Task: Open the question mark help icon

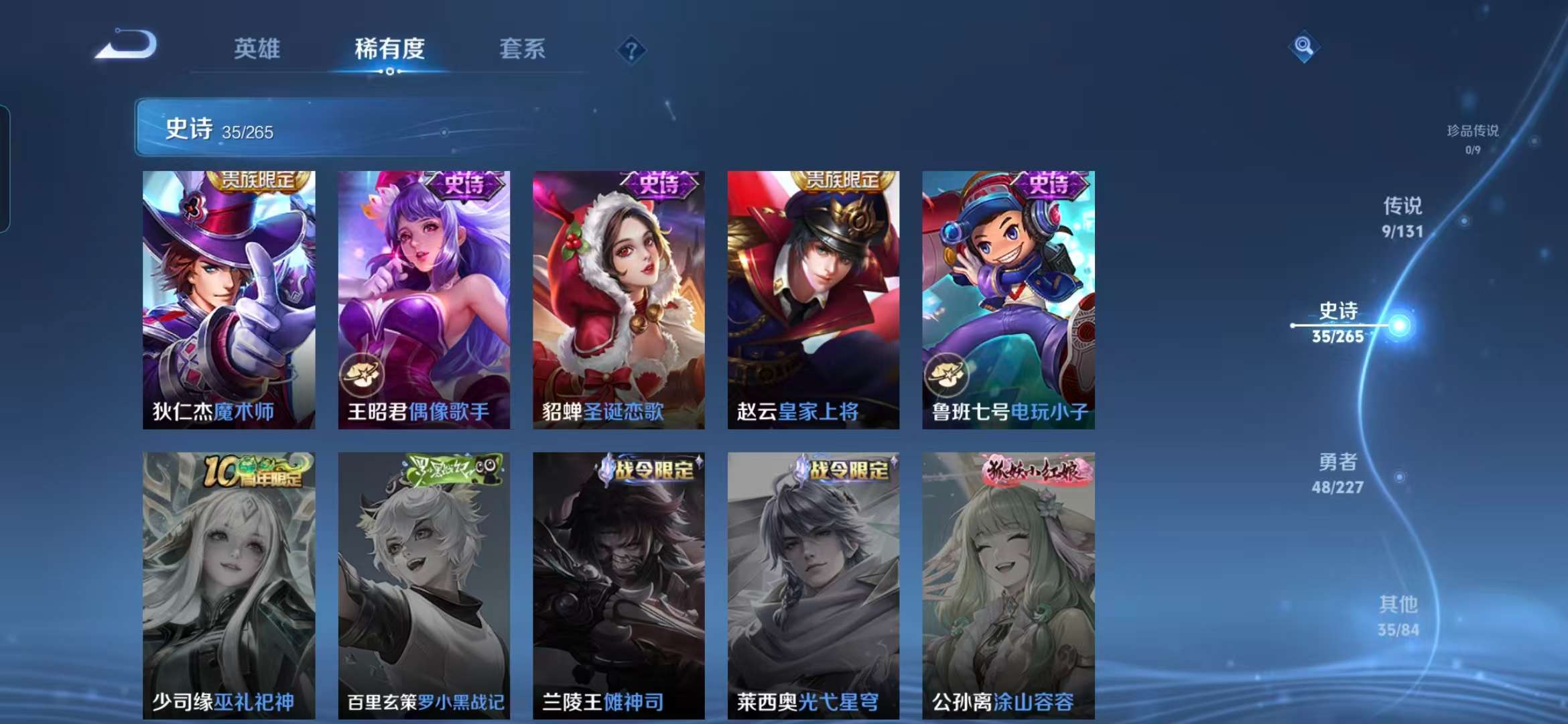Action: pyautogui.click(x=631, y=50)
